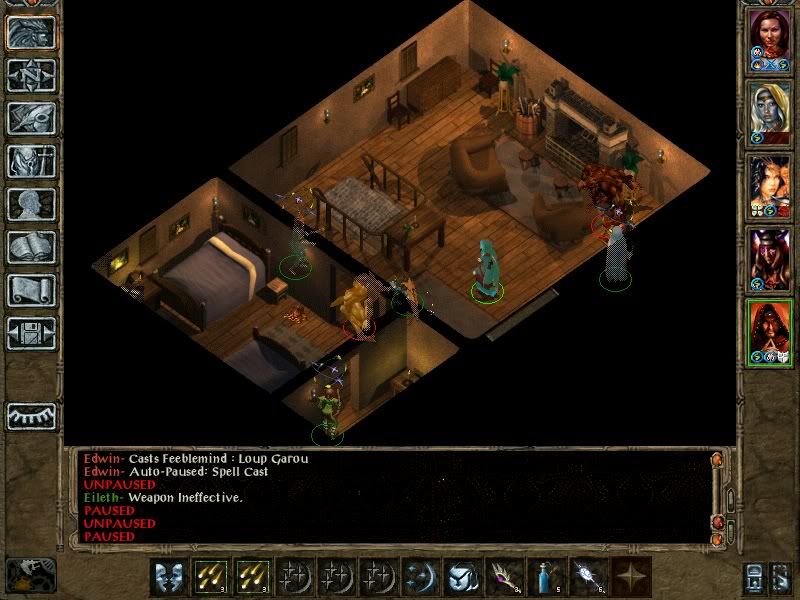
Task: Open the priest scroll
Action: (30, 290)
